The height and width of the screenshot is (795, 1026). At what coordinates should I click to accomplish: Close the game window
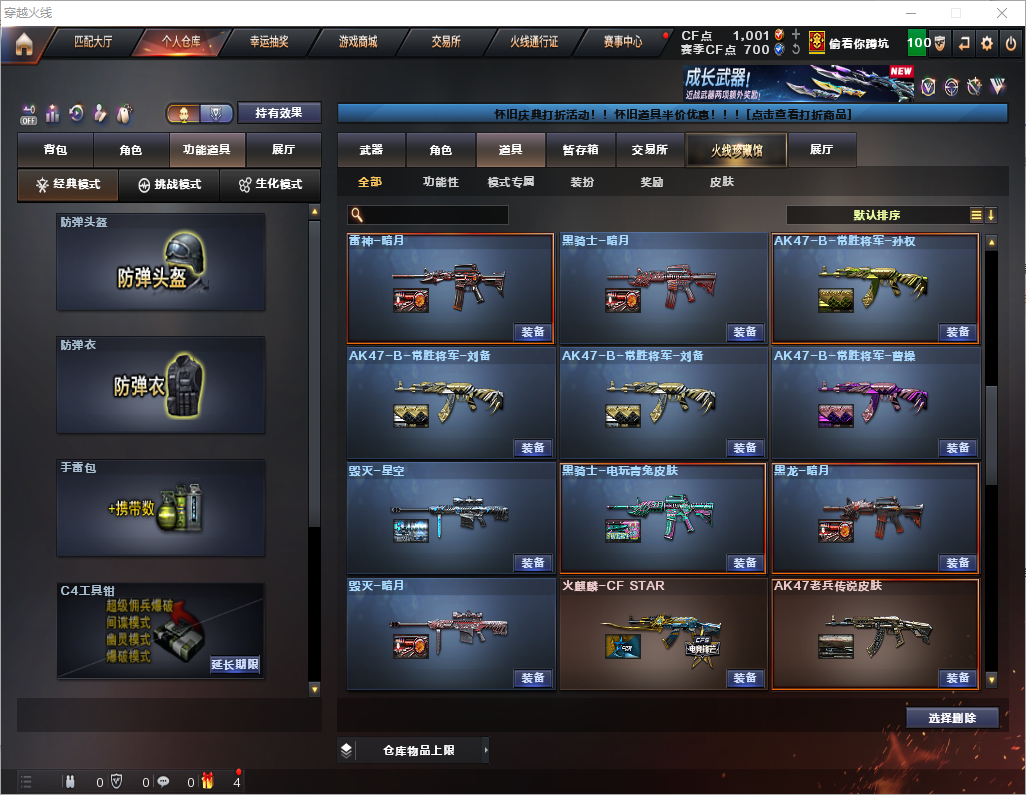pyautogui.click(x=1001, y=12)
